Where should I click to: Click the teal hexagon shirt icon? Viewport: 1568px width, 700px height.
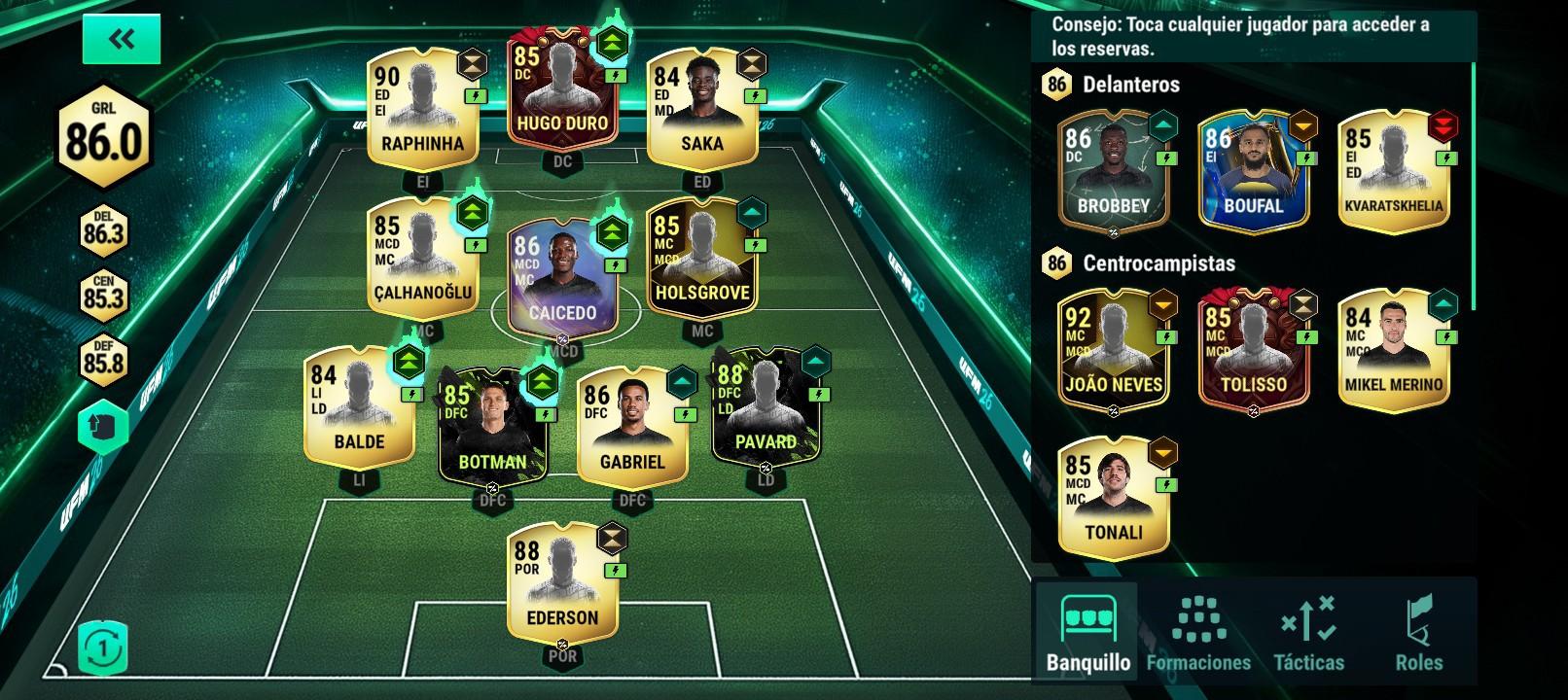point(103,430)
